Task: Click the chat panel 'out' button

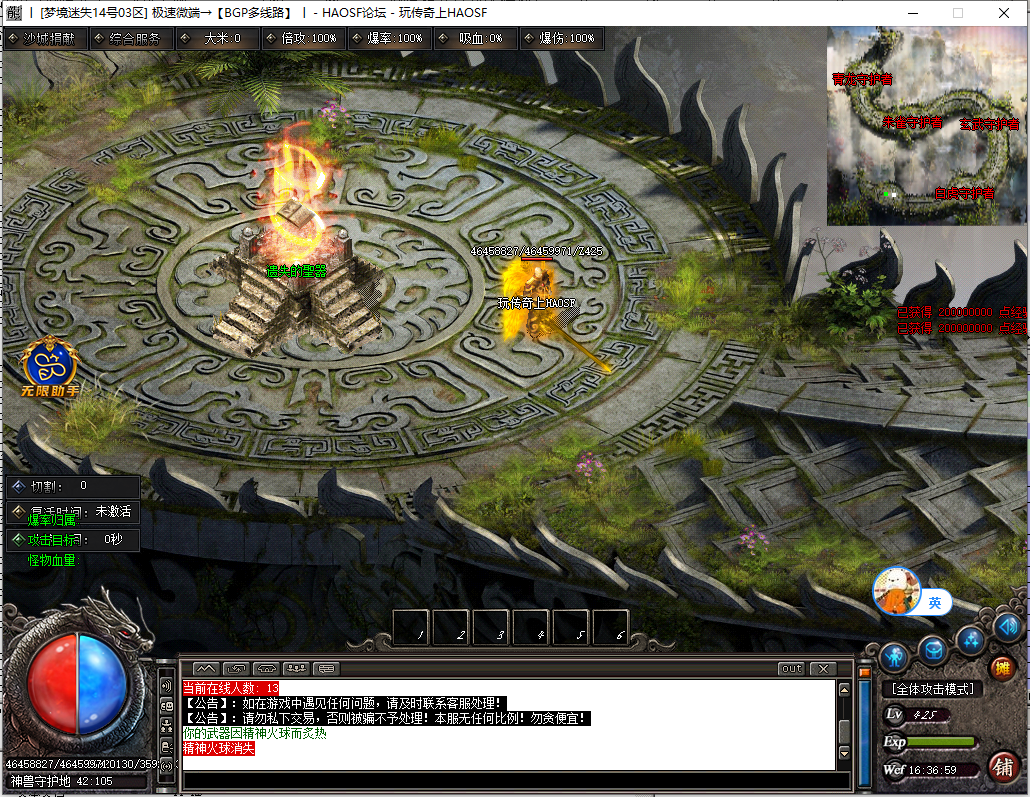Action: click(790, 668)
